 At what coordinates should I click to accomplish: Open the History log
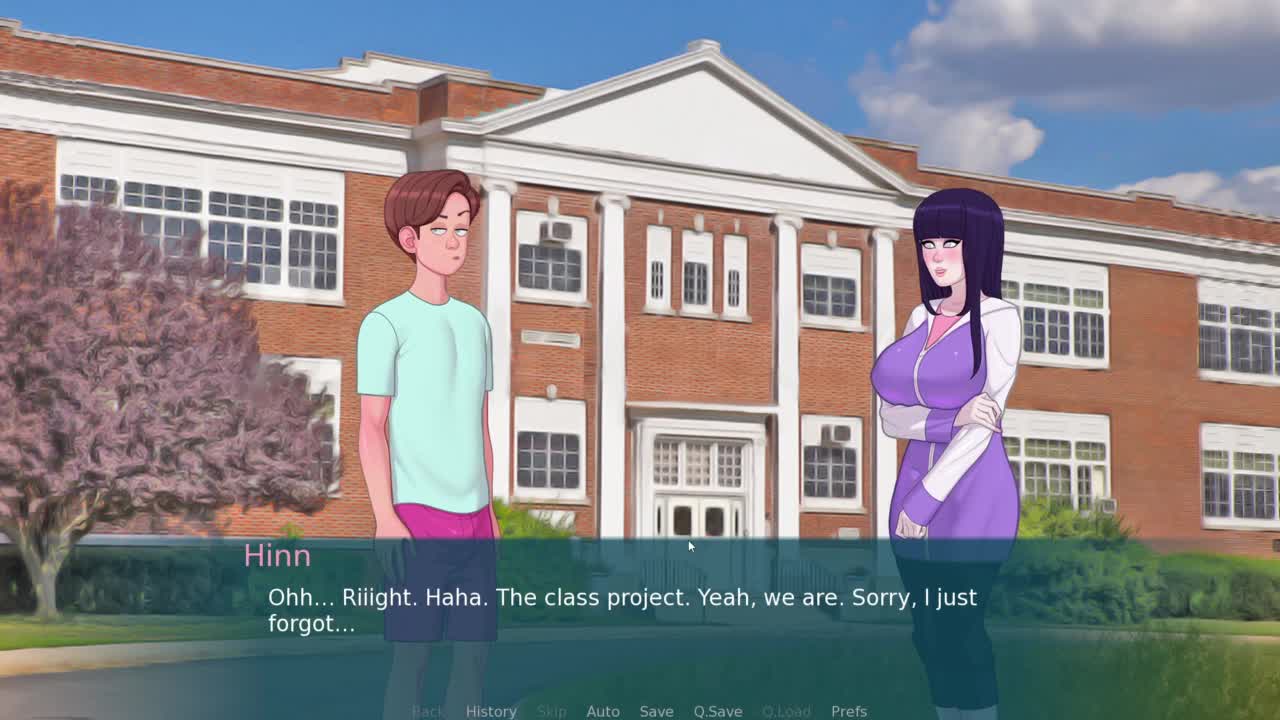(490, 711)
